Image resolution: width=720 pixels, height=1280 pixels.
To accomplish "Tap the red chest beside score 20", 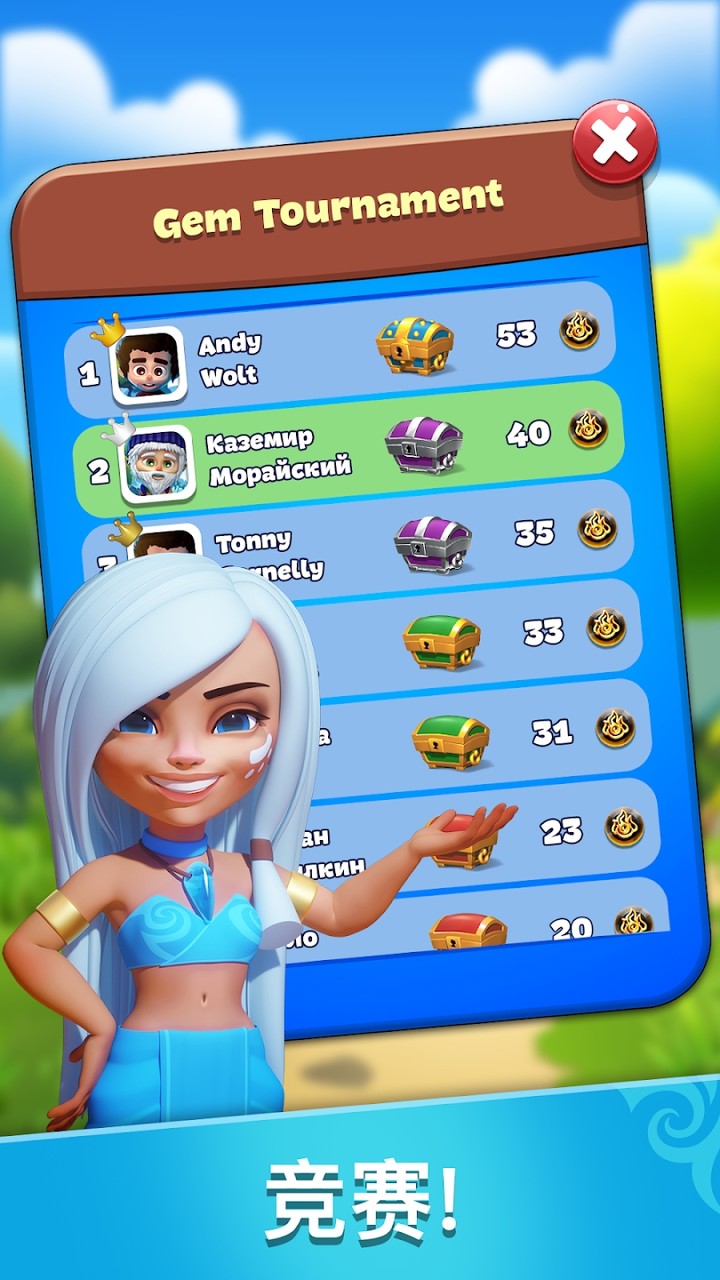I will 467,930.
